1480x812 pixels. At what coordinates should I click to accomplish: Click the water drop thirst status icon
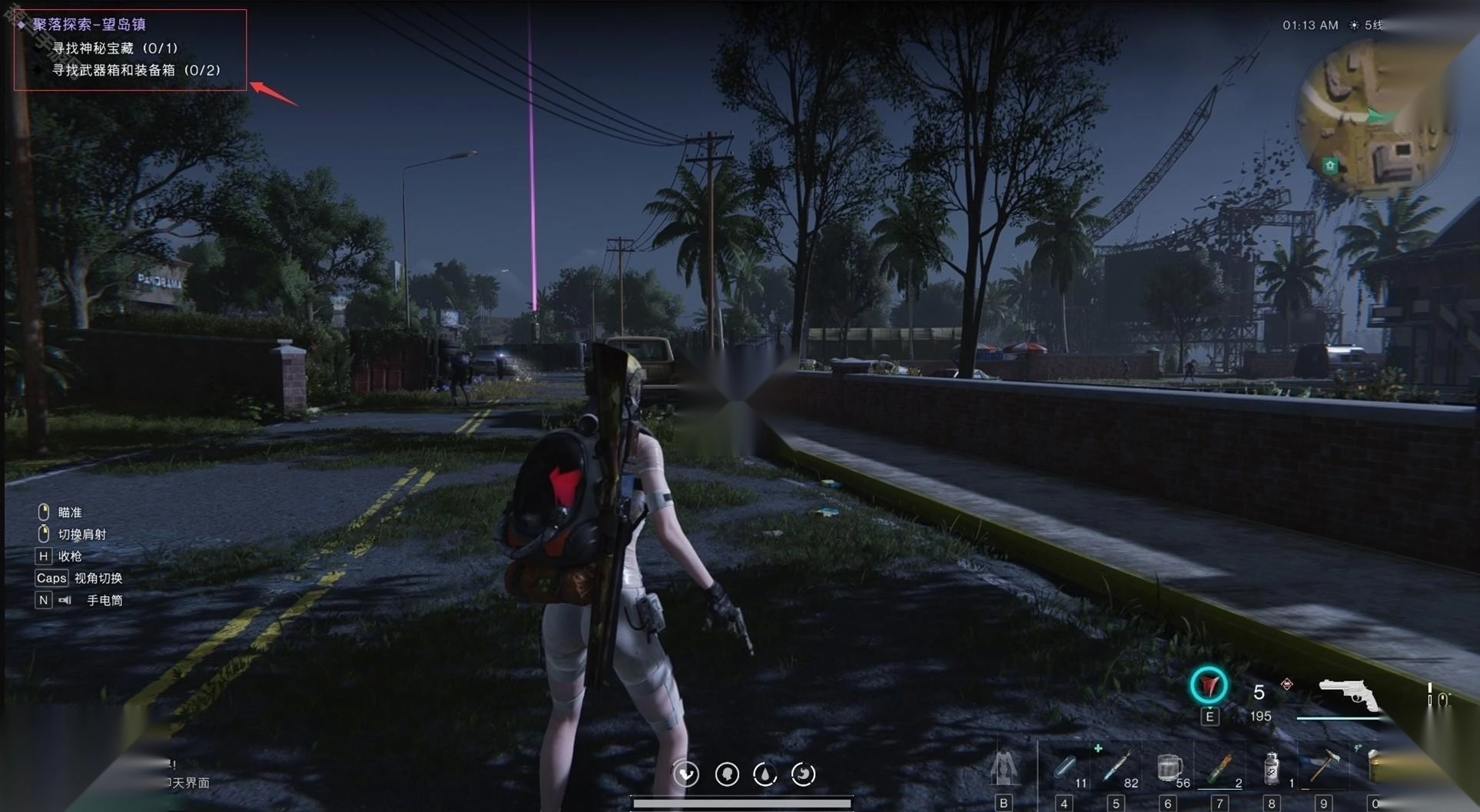pyautogui.click(x=765, y=774)
